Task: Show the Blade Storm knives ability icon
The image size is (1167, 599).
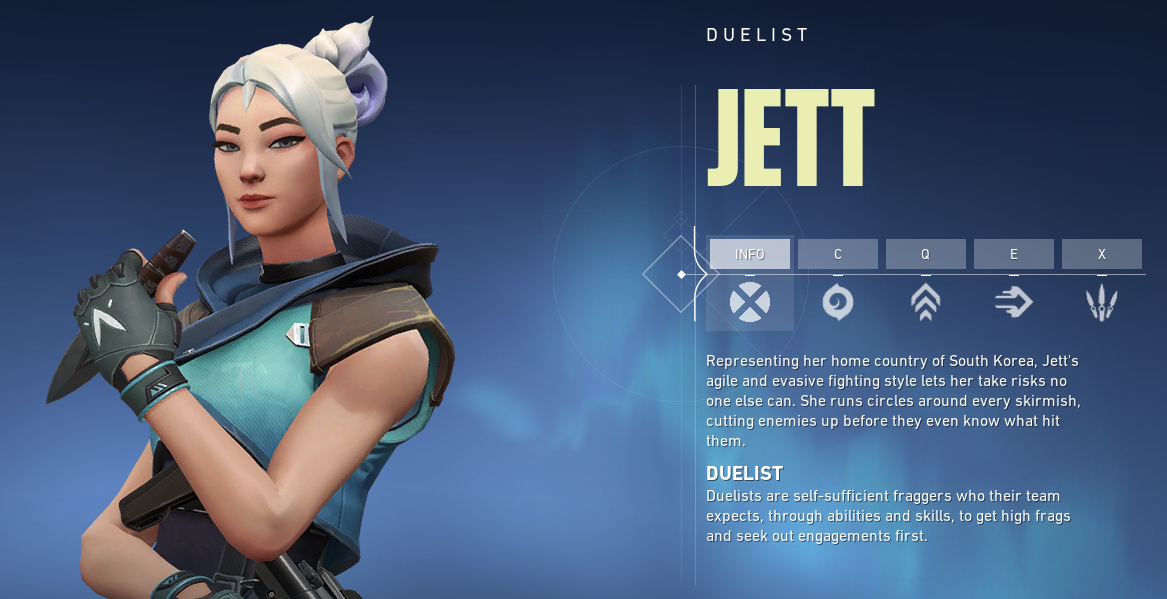Action: [1101, 301]
